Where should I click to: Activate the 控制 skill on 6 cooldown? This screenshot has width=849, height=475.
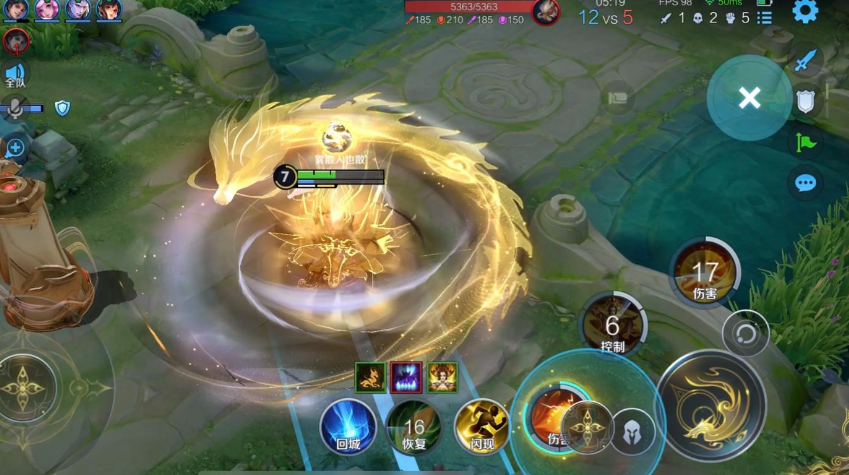coord(613,327)
